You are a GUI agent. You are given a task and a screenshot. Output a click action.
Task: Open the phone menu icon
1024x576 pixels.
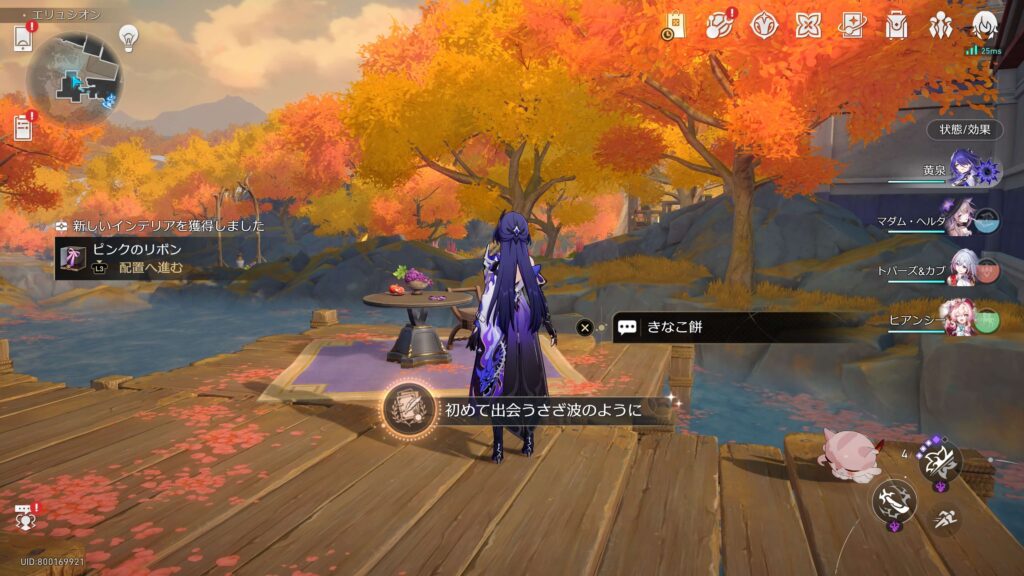click(x=24, y=38)
